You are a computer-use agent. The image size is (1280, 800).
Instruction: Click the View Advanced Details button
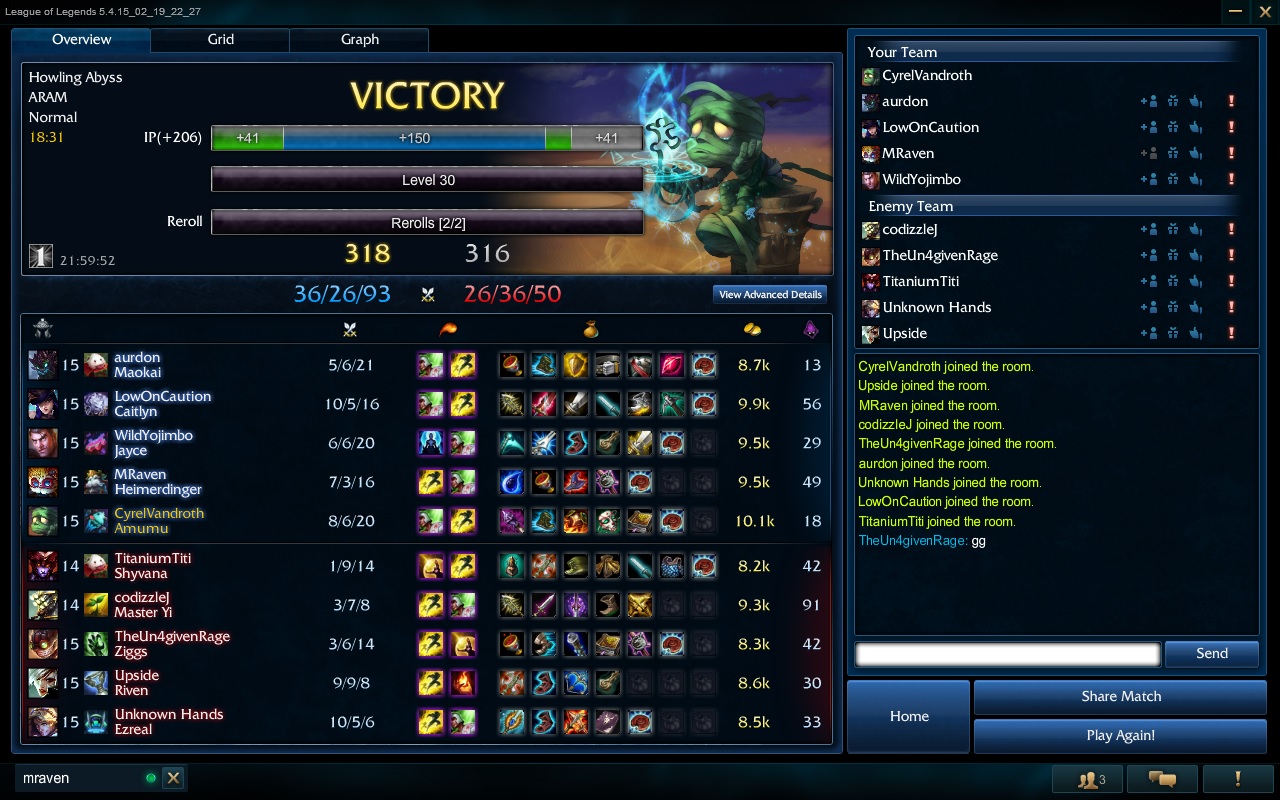pos(770,294)
